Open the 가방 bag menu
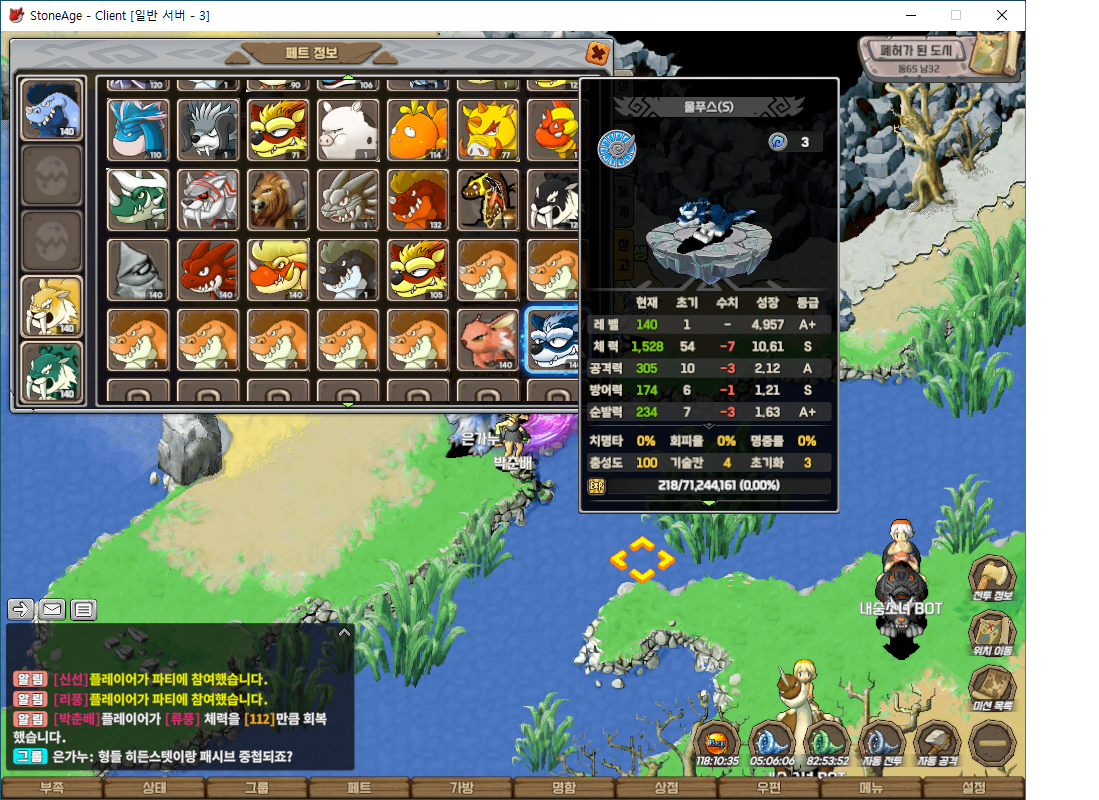The width and height of the screenshot is (1099, 800). 461,788
